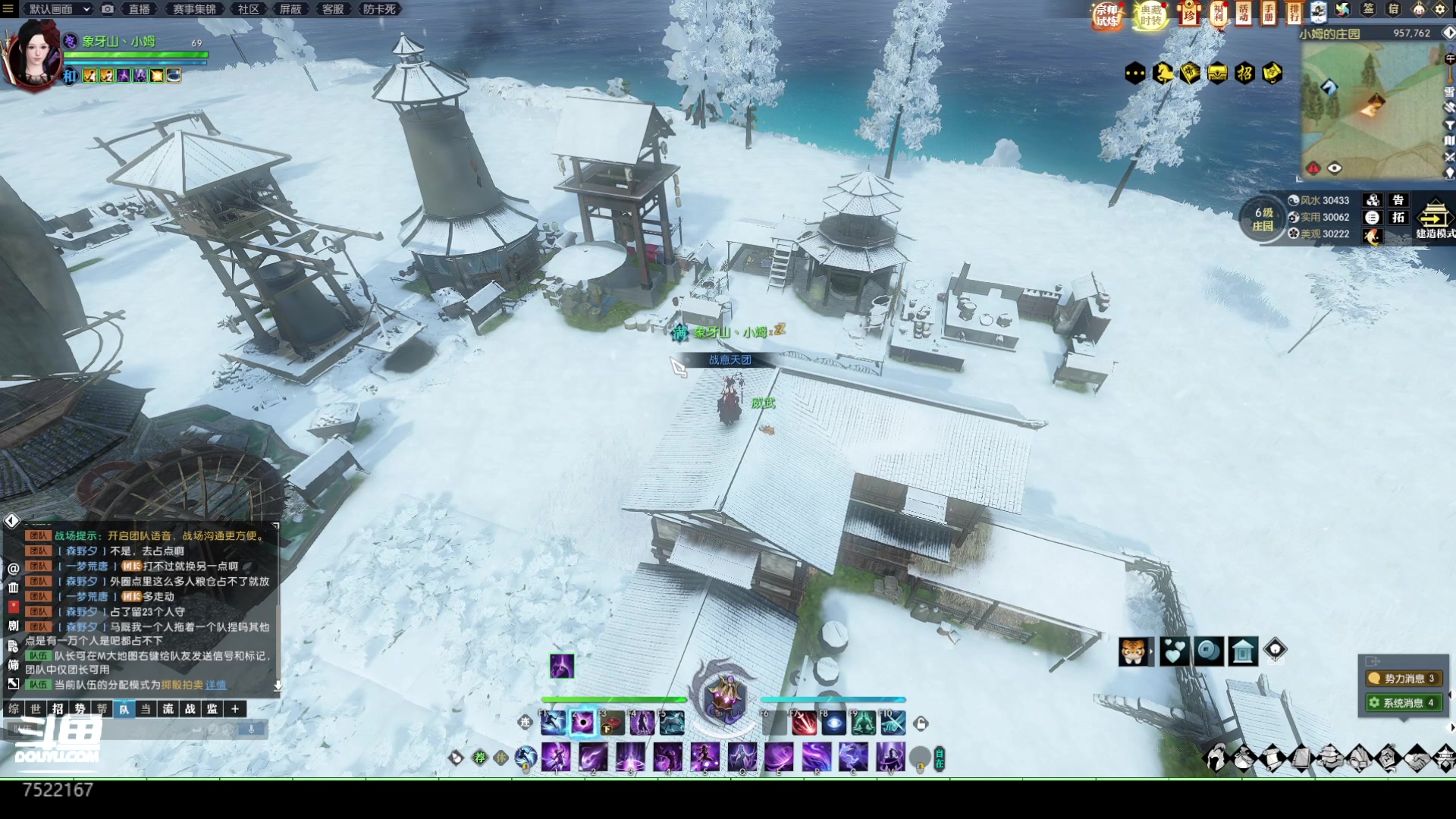Screen dimensions: 1456x819
Task: Open the 宗师试炼 trial event icon
Action: tap(1107, 15)
